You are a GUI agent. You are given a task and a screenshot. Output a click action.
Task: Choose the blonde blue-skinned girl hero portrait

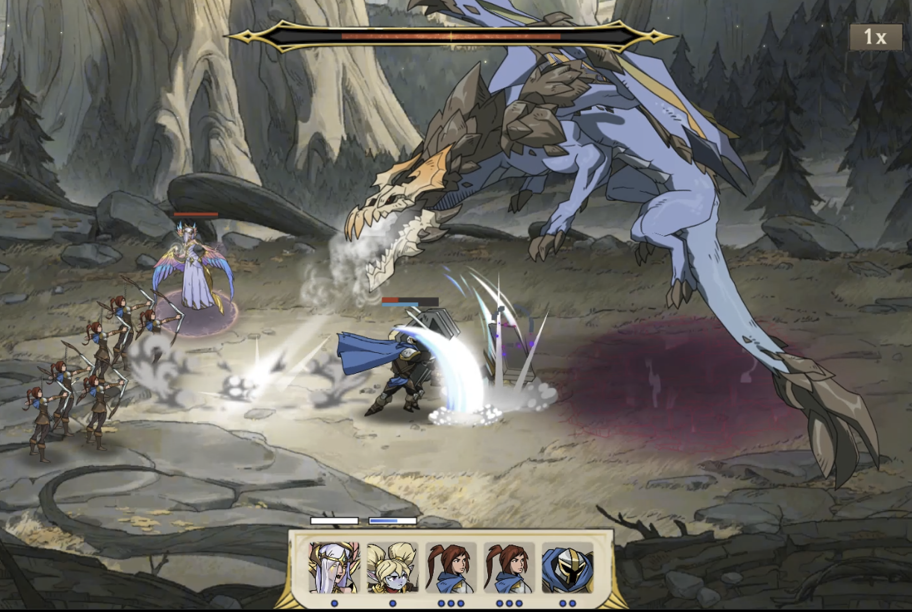tap(392, 568)
